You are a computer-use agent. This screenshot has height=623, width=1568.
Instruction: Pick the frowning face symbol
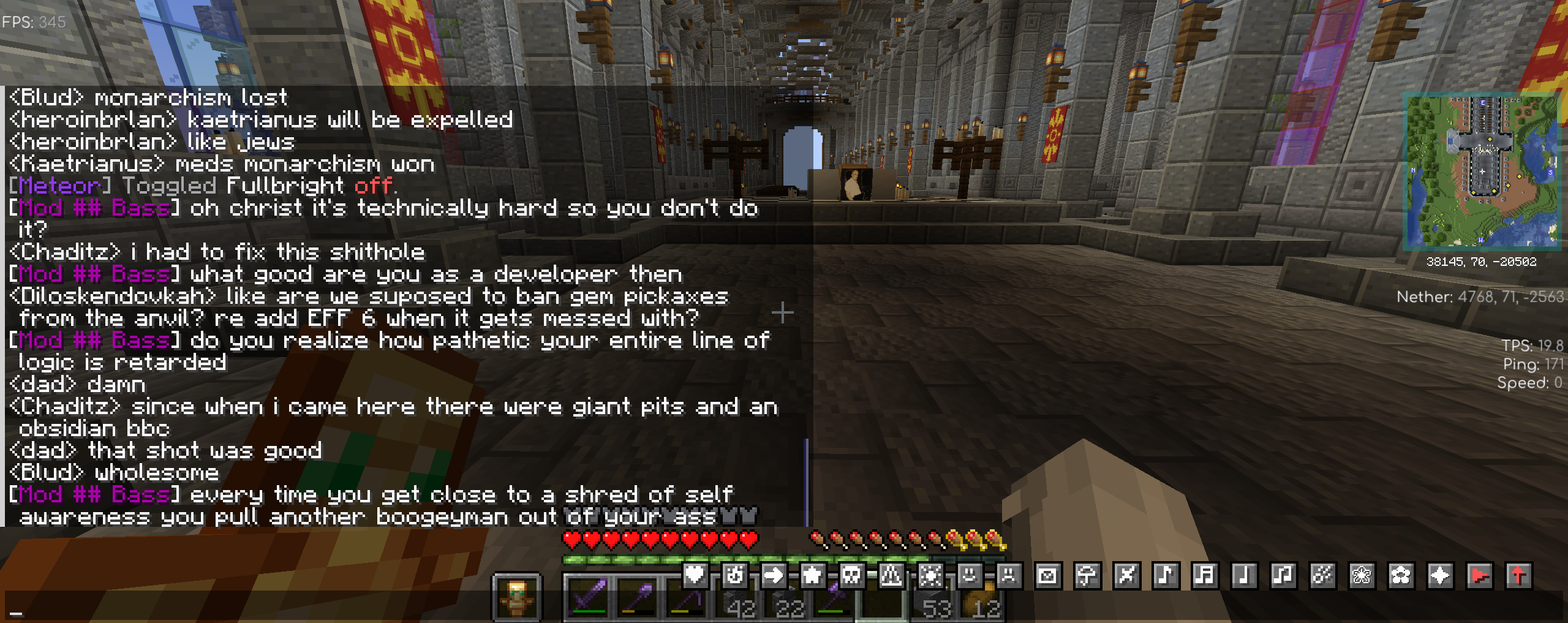tap(1009, 575)
